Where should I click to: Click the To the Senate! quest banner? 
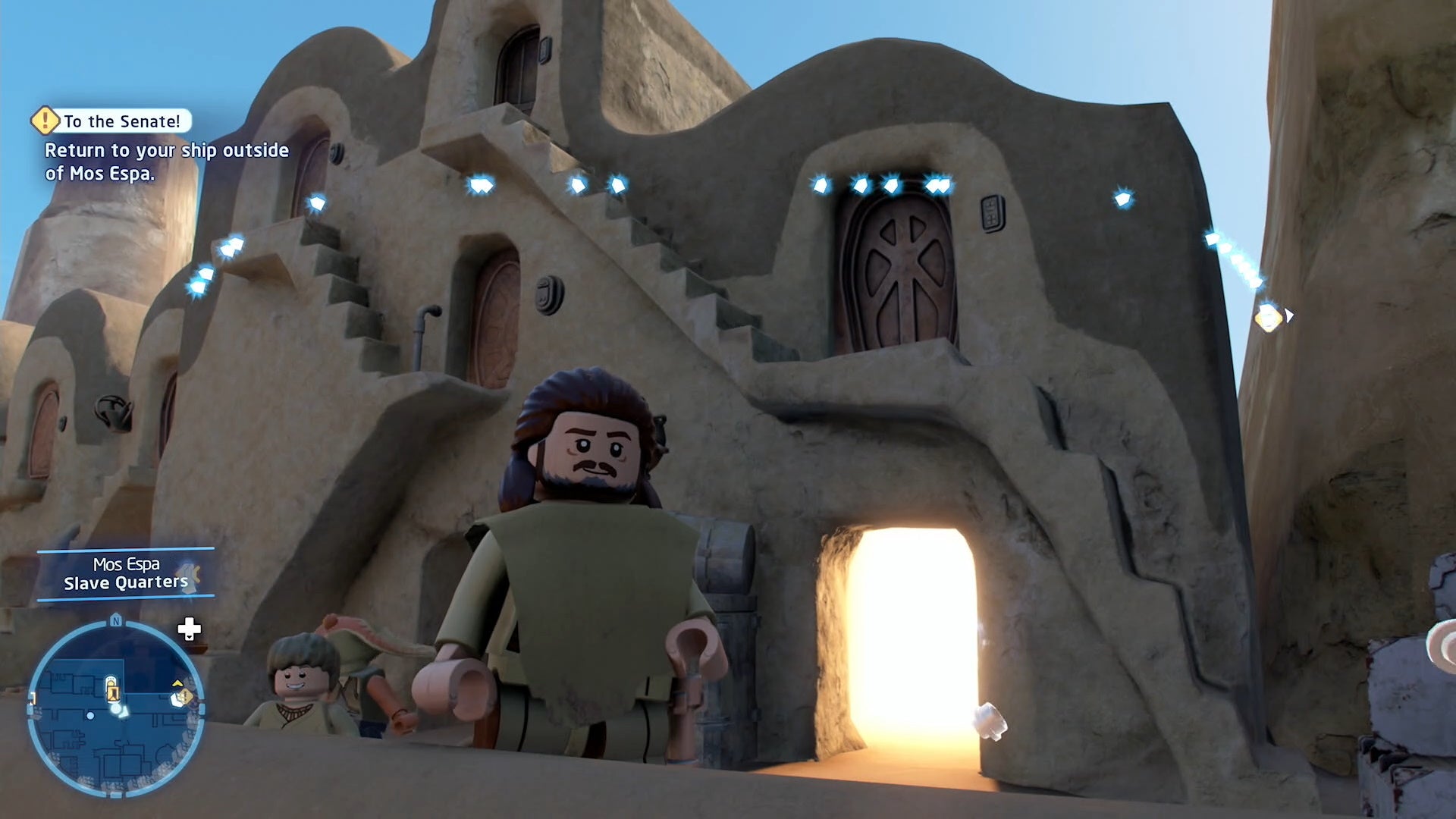pyautogui.click(x=120, y=121)
